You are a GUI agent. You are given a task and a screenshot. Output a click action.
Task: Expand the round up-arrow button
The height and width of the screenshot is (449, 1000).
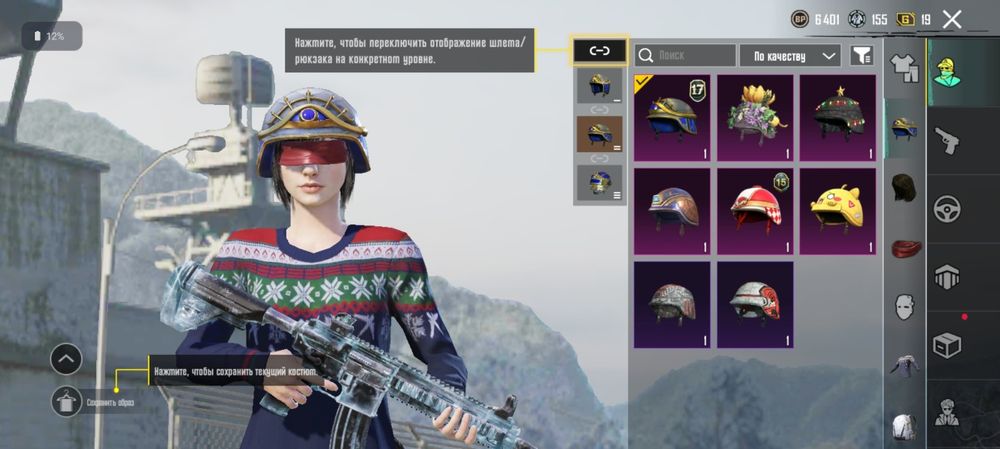(66, 358)
